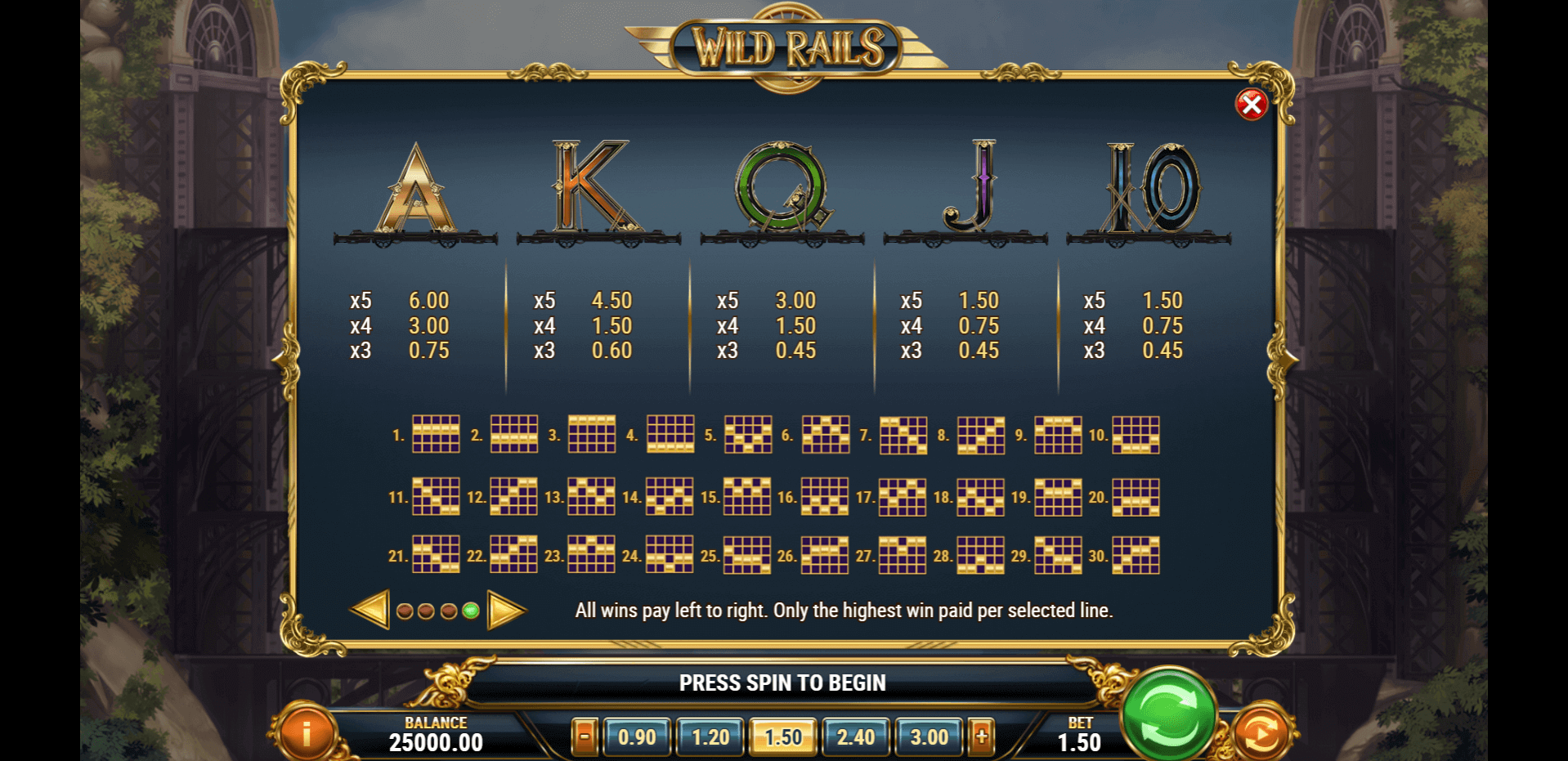Go to the previous paytable page
Viewport: 1568px width, 761px height.
[370, 610]
